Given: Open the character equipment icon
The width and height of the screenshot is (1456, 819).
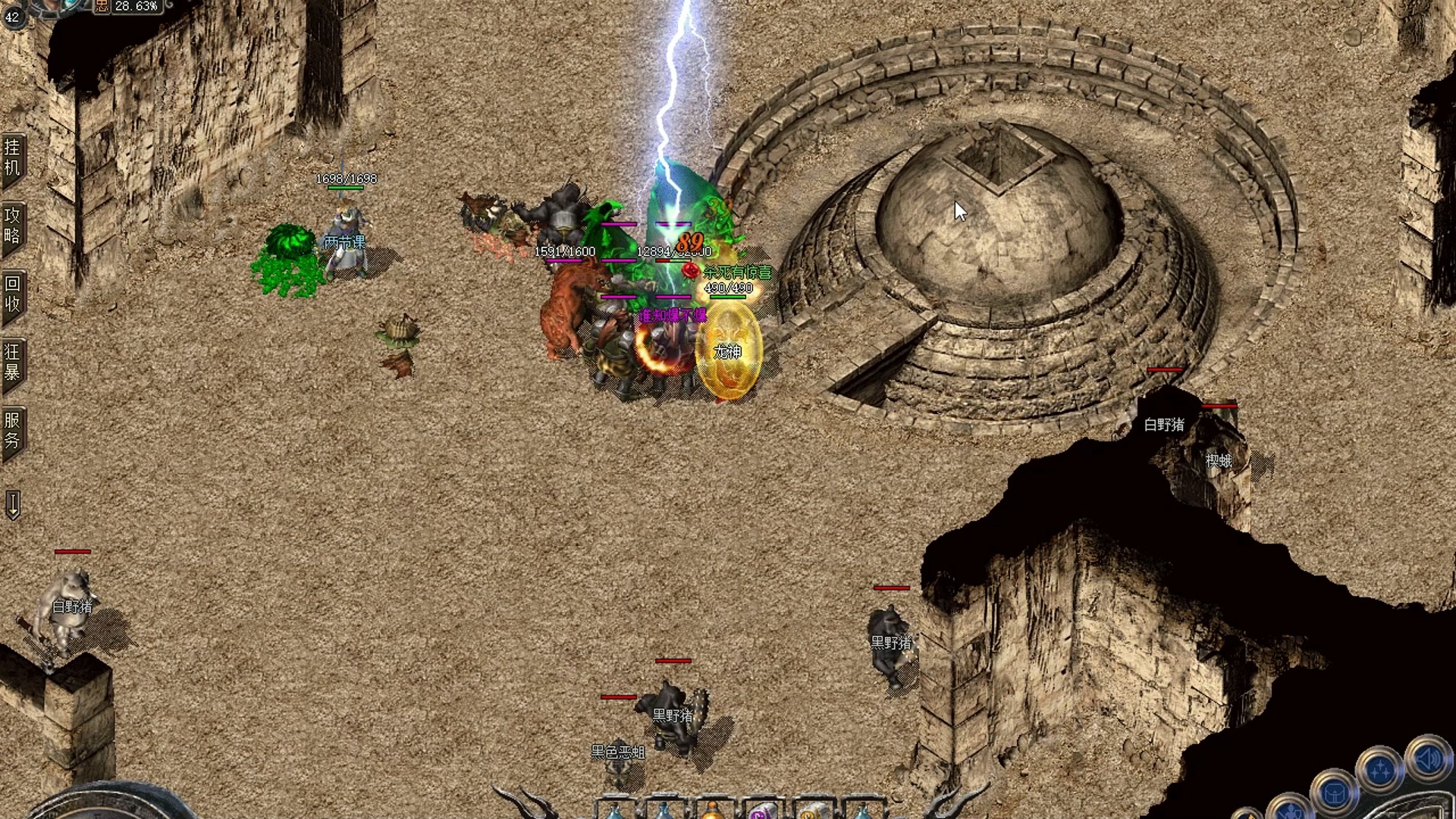Looking at the screenshot, I should 1289,810.
